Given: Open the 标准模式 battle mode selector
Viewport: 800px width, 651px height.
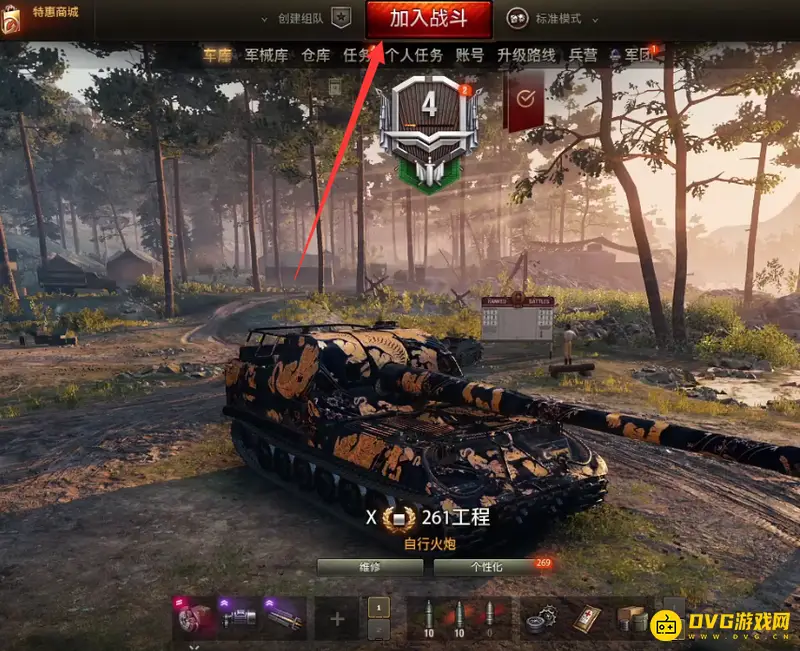Looking at the screenshot, I should tap(557, 19).
